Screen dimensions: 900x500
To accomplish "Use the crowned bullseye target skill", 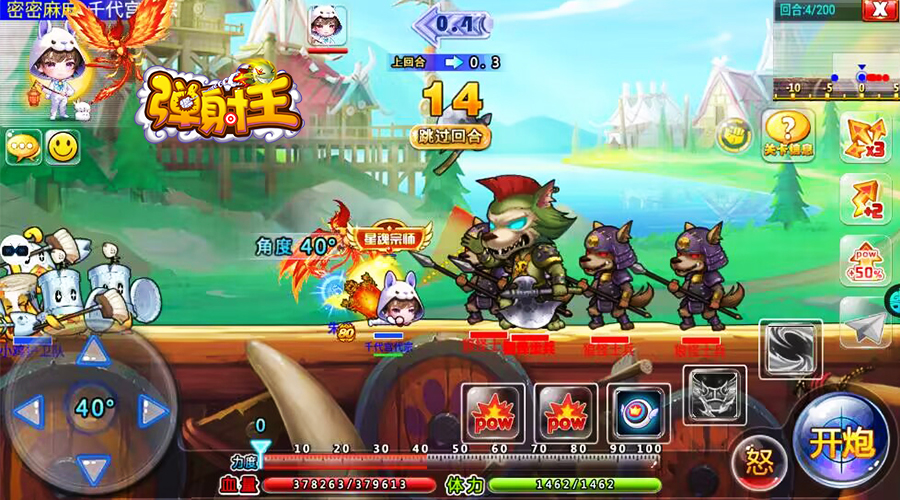I will click(x=637, y=411).
